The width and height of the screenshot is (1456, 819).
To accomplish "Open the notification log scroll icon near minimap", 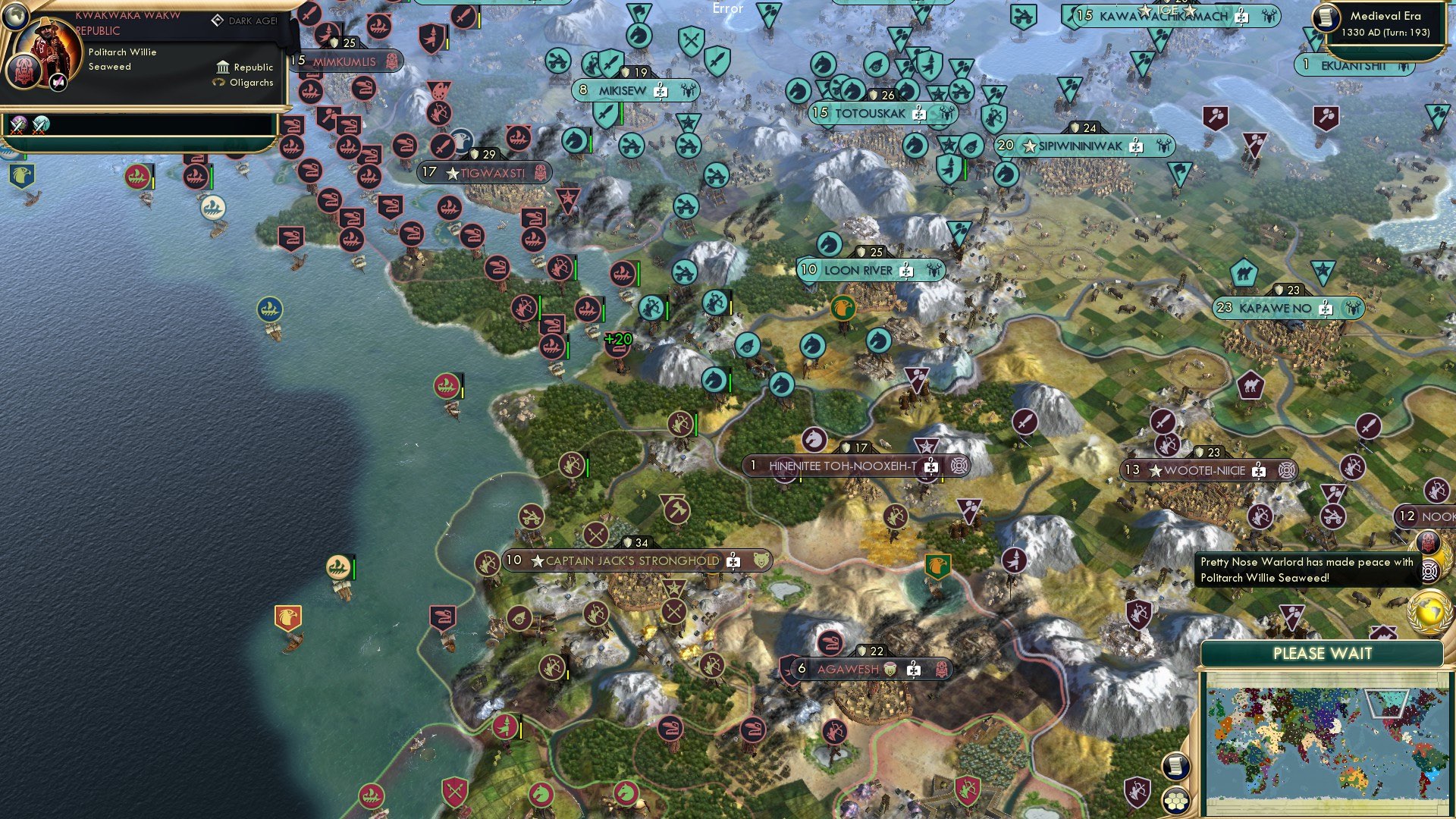I will (1176, 767).
